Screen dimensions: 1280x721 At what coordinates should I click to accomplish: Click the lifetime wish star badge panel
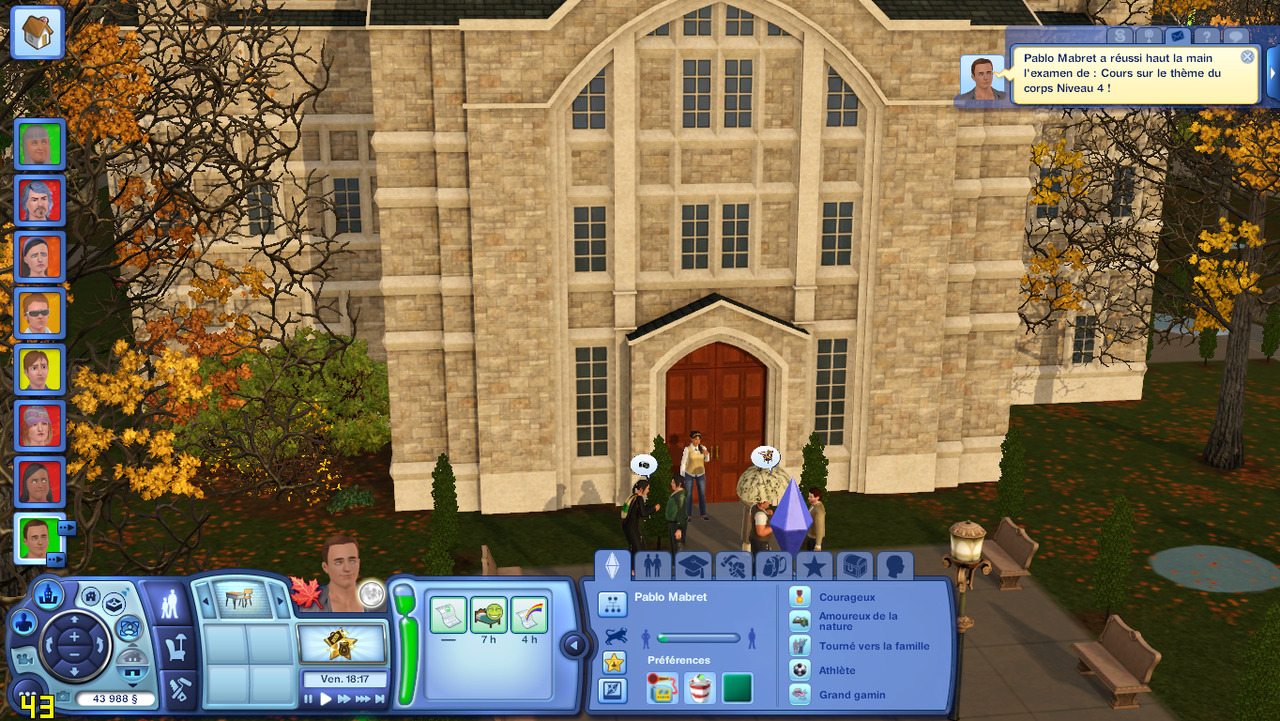click(x=342, y=643)
